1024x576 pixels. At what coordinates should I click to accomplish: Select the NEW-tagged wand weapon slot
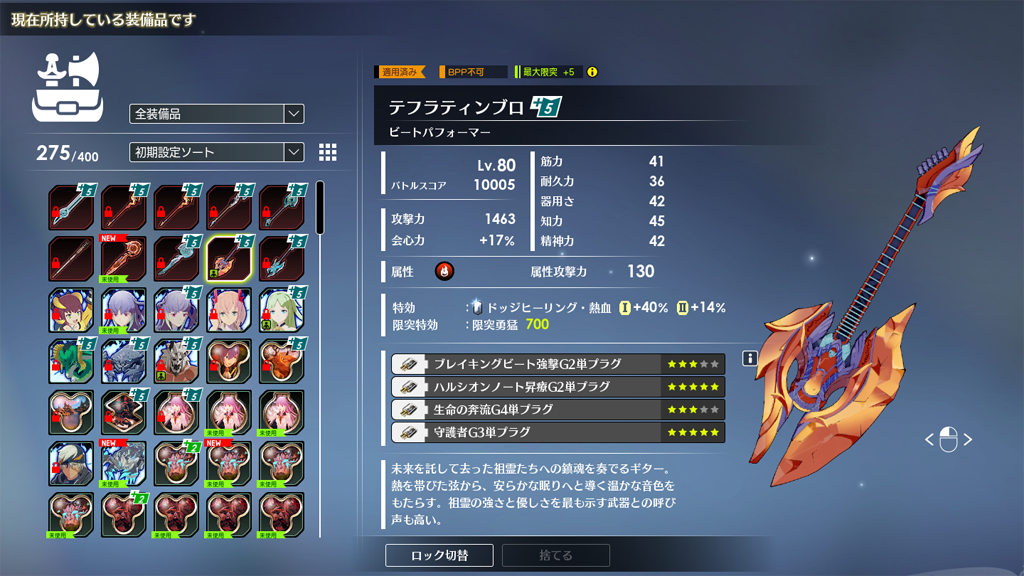tap(124, 259)
